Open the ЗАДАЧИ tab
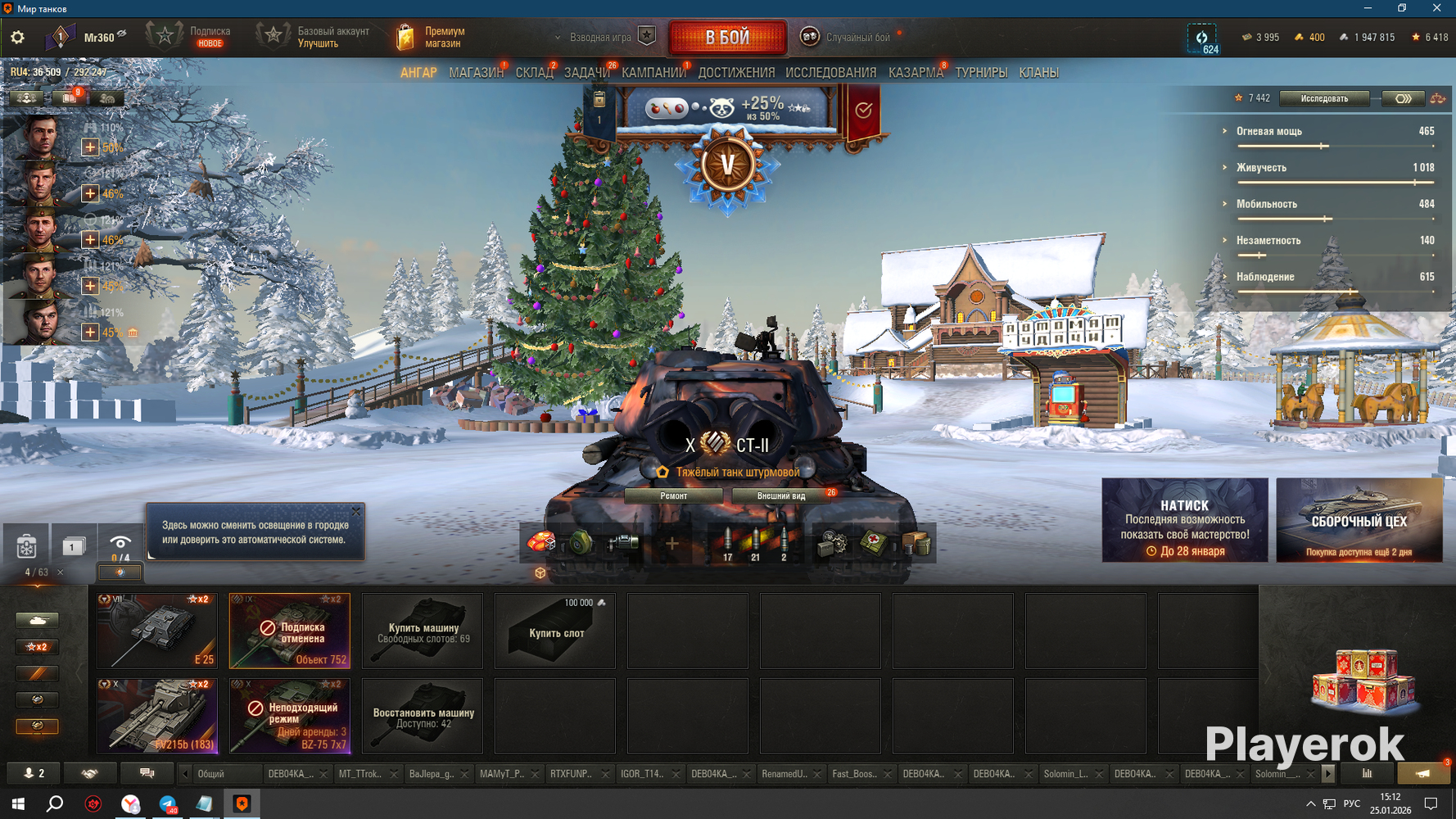 pos(586,73)
